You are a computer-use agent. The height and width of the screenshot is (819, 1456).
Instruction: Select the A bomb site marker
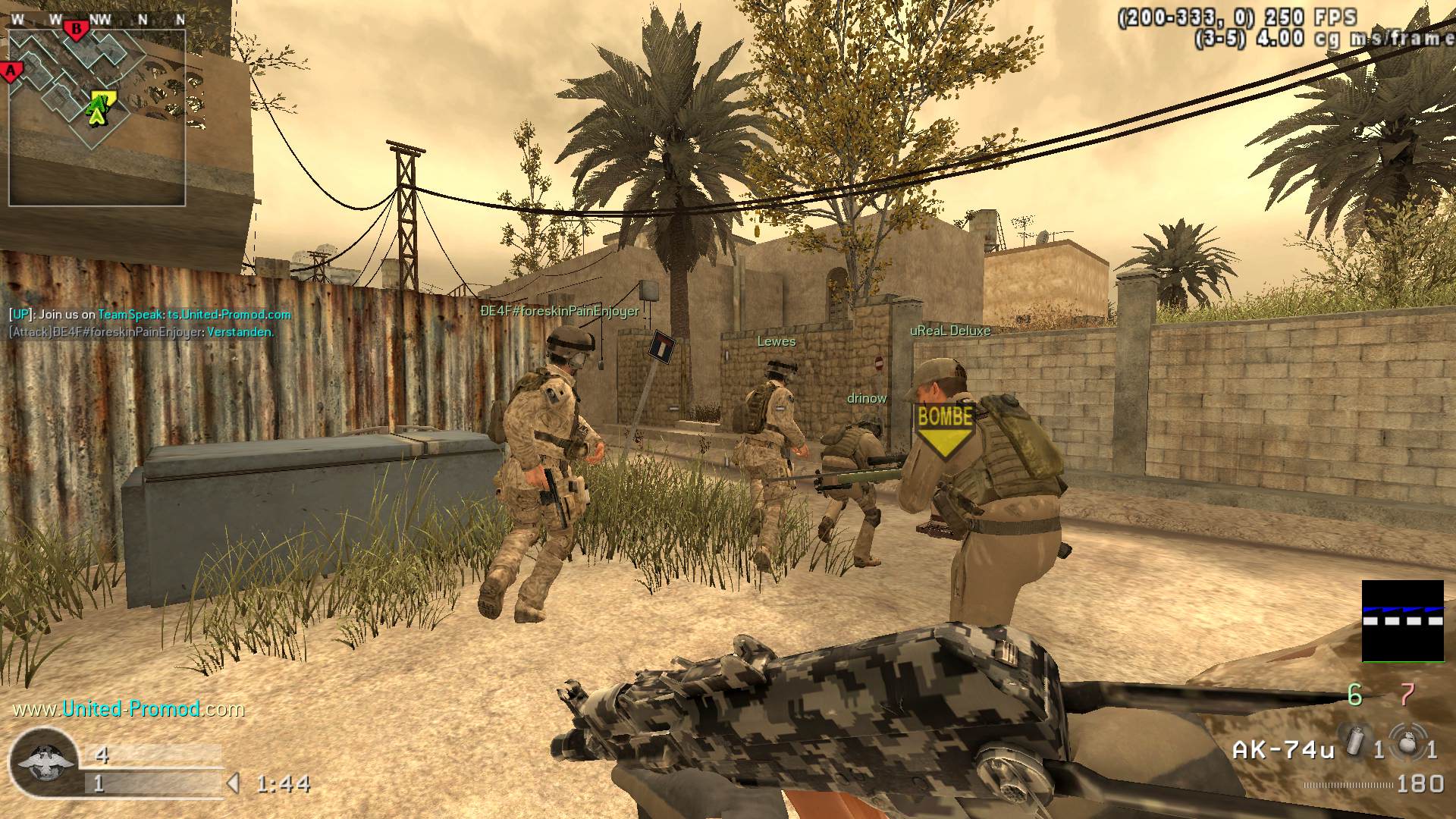coord(11,72)
